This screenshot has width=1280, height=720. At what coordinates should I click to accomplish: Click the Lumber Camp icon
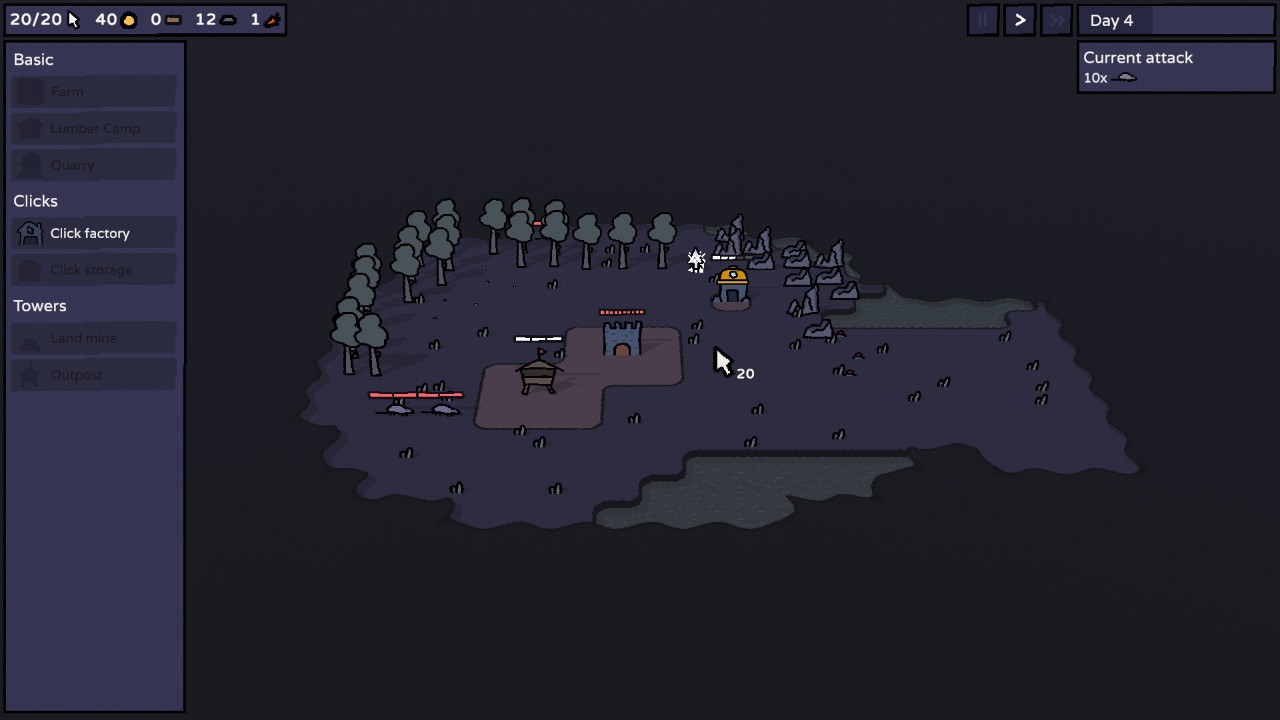coord(29,128)
